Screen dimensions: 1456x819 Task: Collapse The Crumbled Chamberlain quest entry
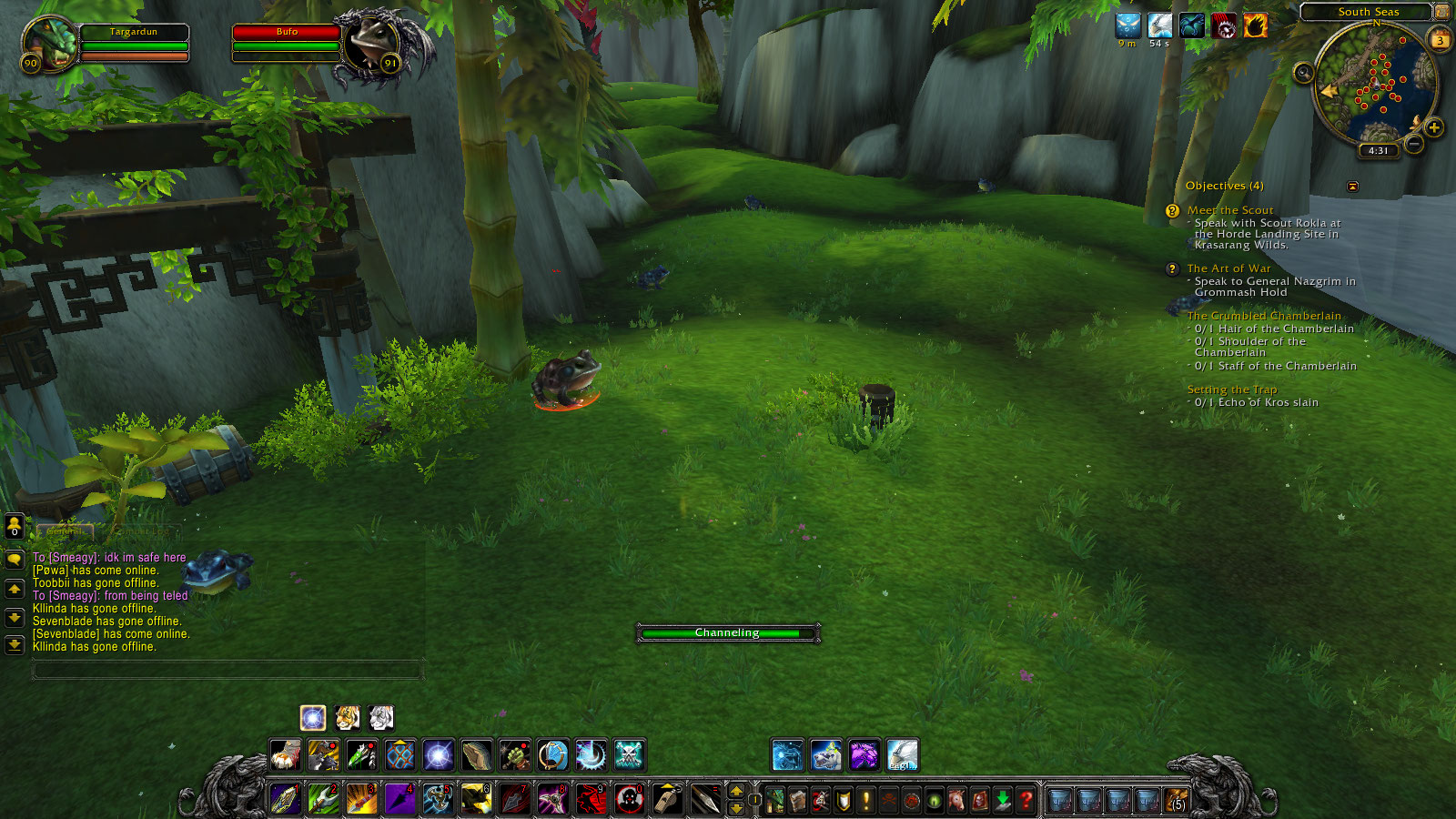1265,314
